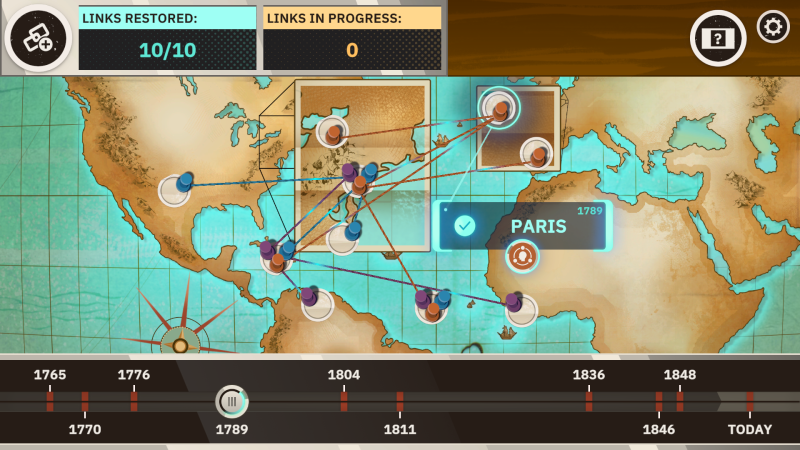Jump to year 1811 marker

click(x=400, y=402)
